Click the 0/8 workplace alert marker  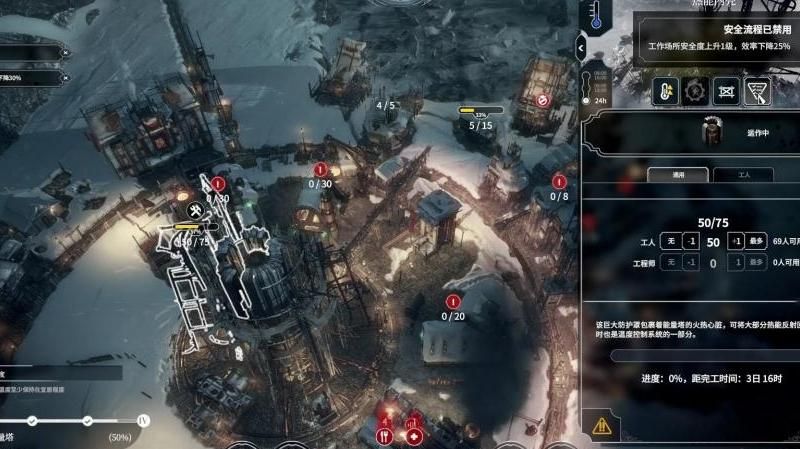click(x=560, y=182)
